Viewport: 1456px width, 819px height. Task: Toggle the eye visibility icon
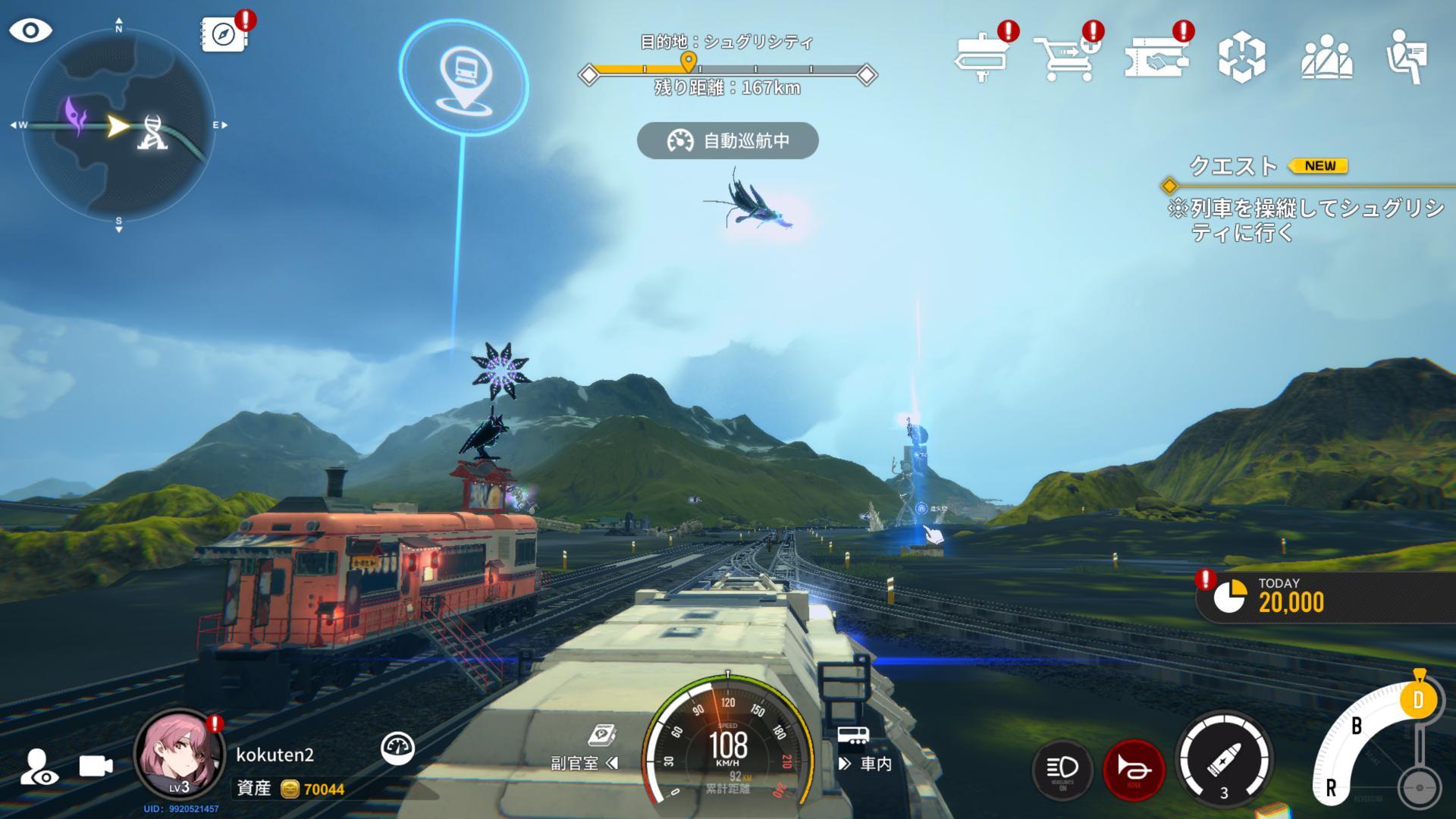(x=30, y=31)
